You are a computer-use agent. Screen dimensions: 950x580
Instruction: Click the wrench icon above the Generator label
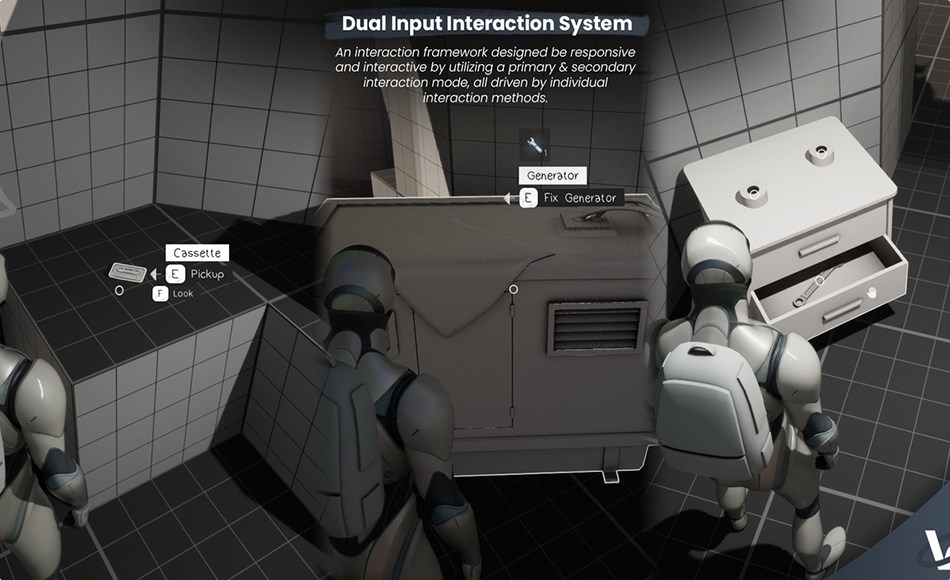click(x=536, y=146)
